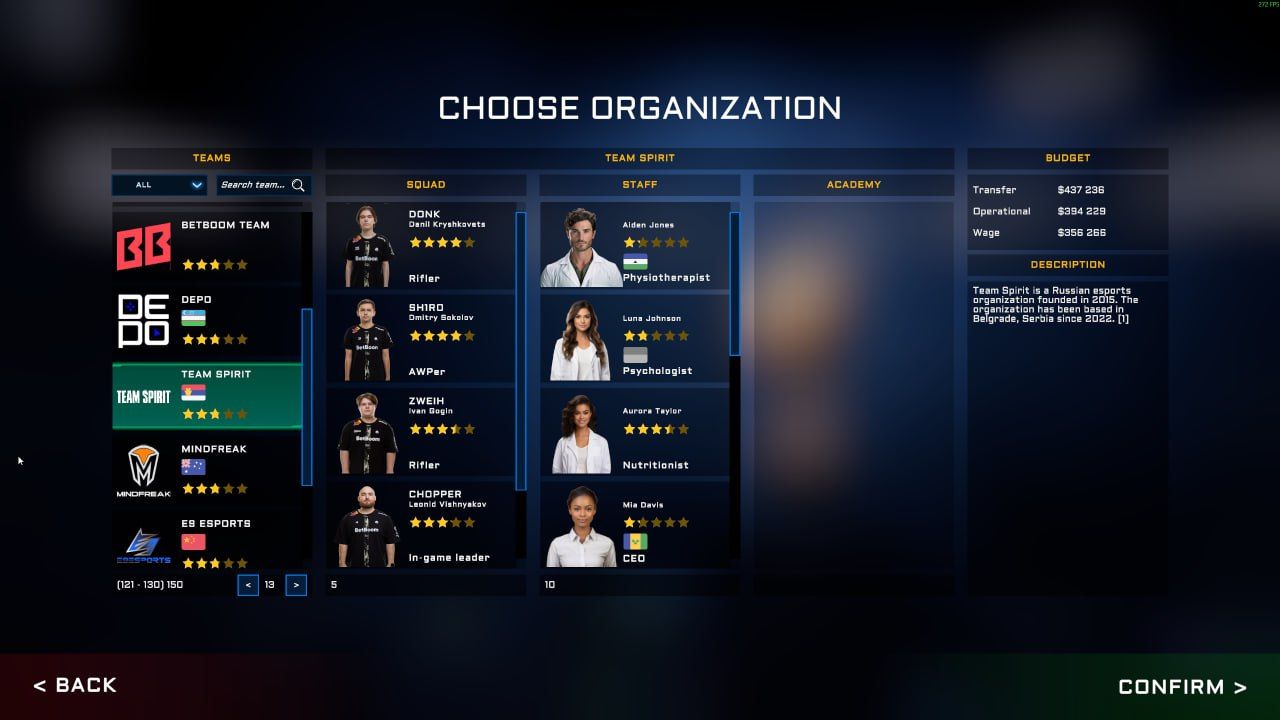Image resolution: width=1280 pixels, height=720 pixels.
Task: Select DONK's player card
Action: [424, 243]
